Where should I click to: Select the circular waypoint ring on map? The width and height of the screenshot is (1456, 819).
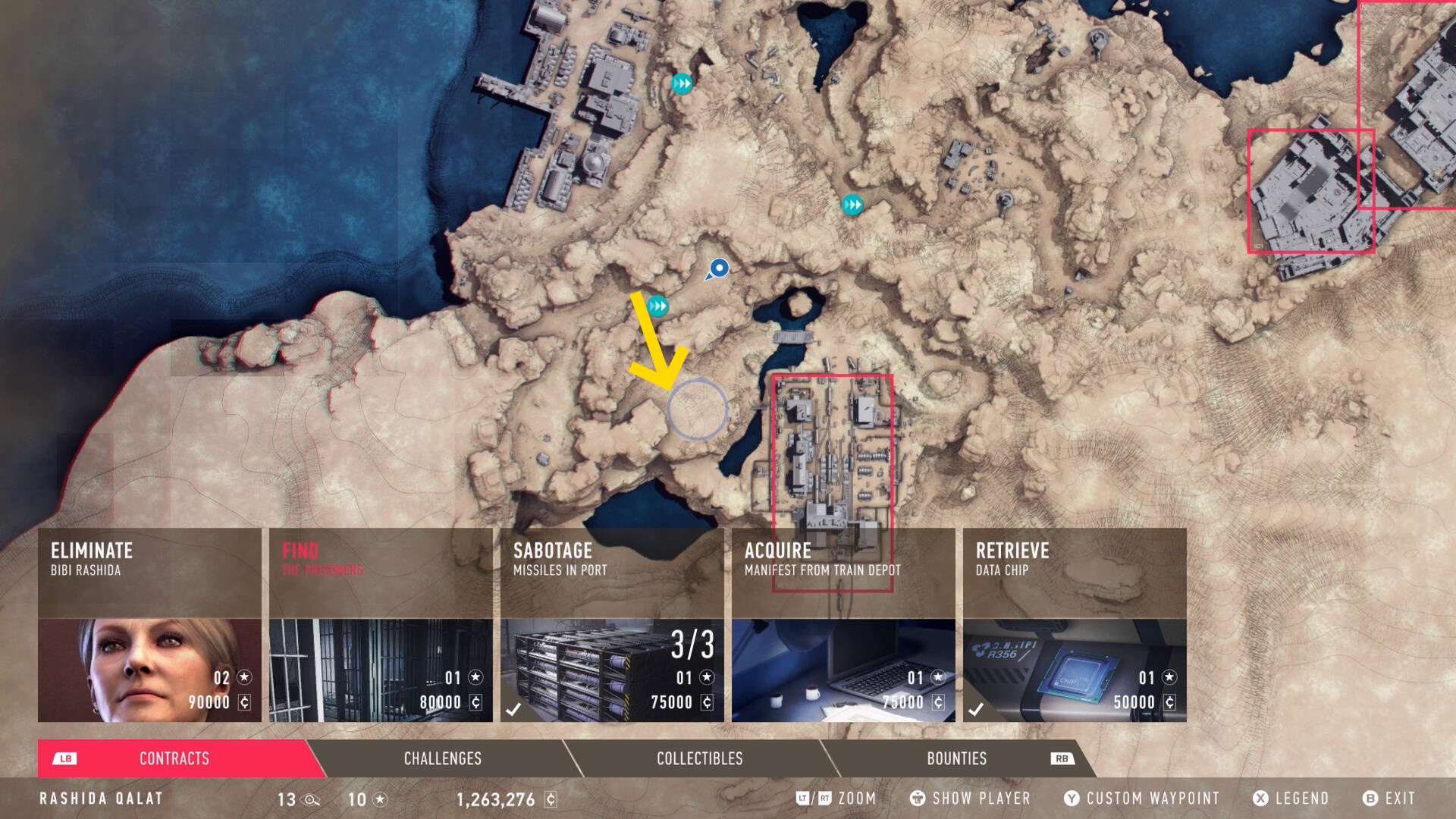pyautogui.click(x=698, y=409)
